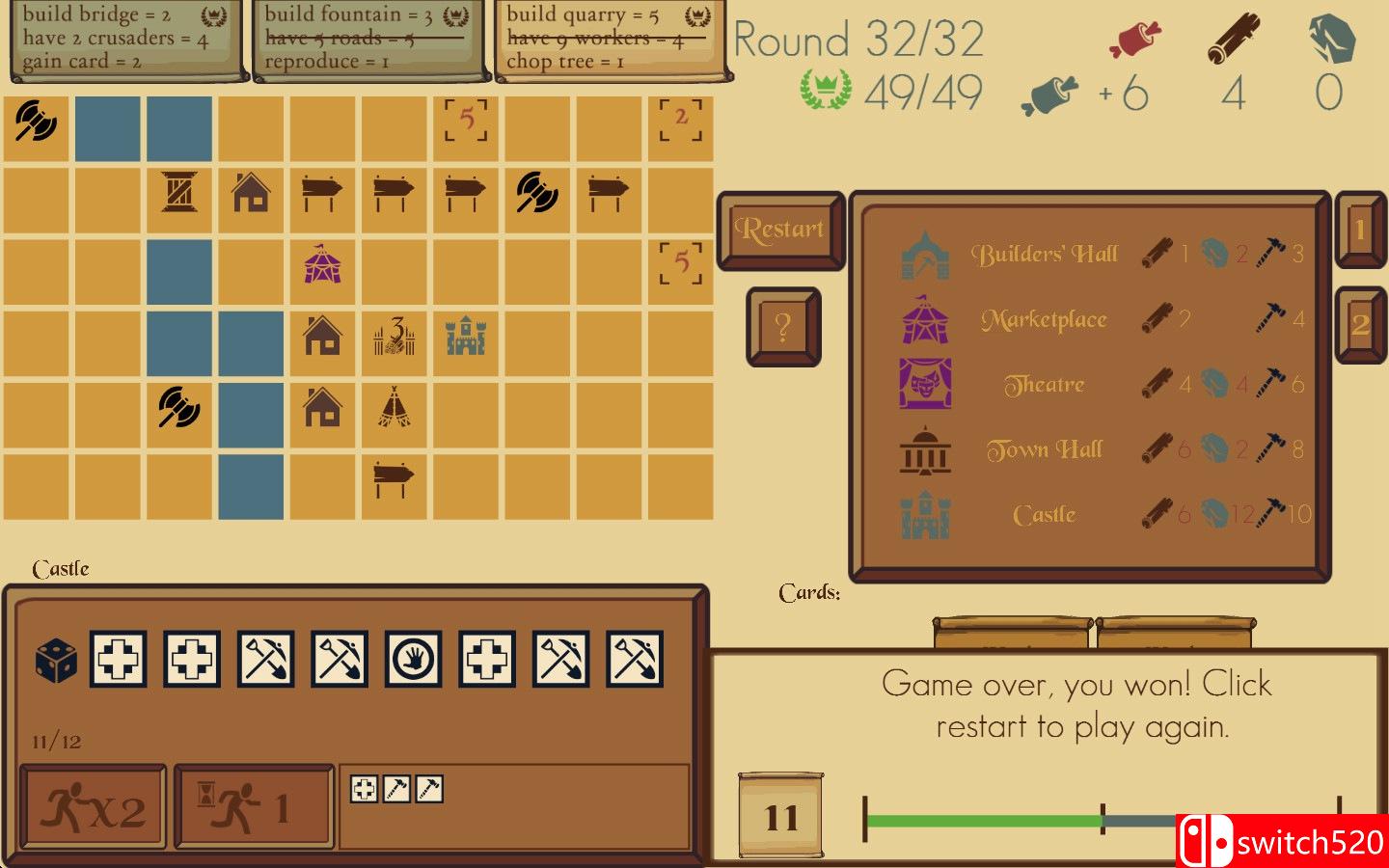The image size is (1389, 868).
Task: Select the Marketplace tent icon
Action: point(924,318)
